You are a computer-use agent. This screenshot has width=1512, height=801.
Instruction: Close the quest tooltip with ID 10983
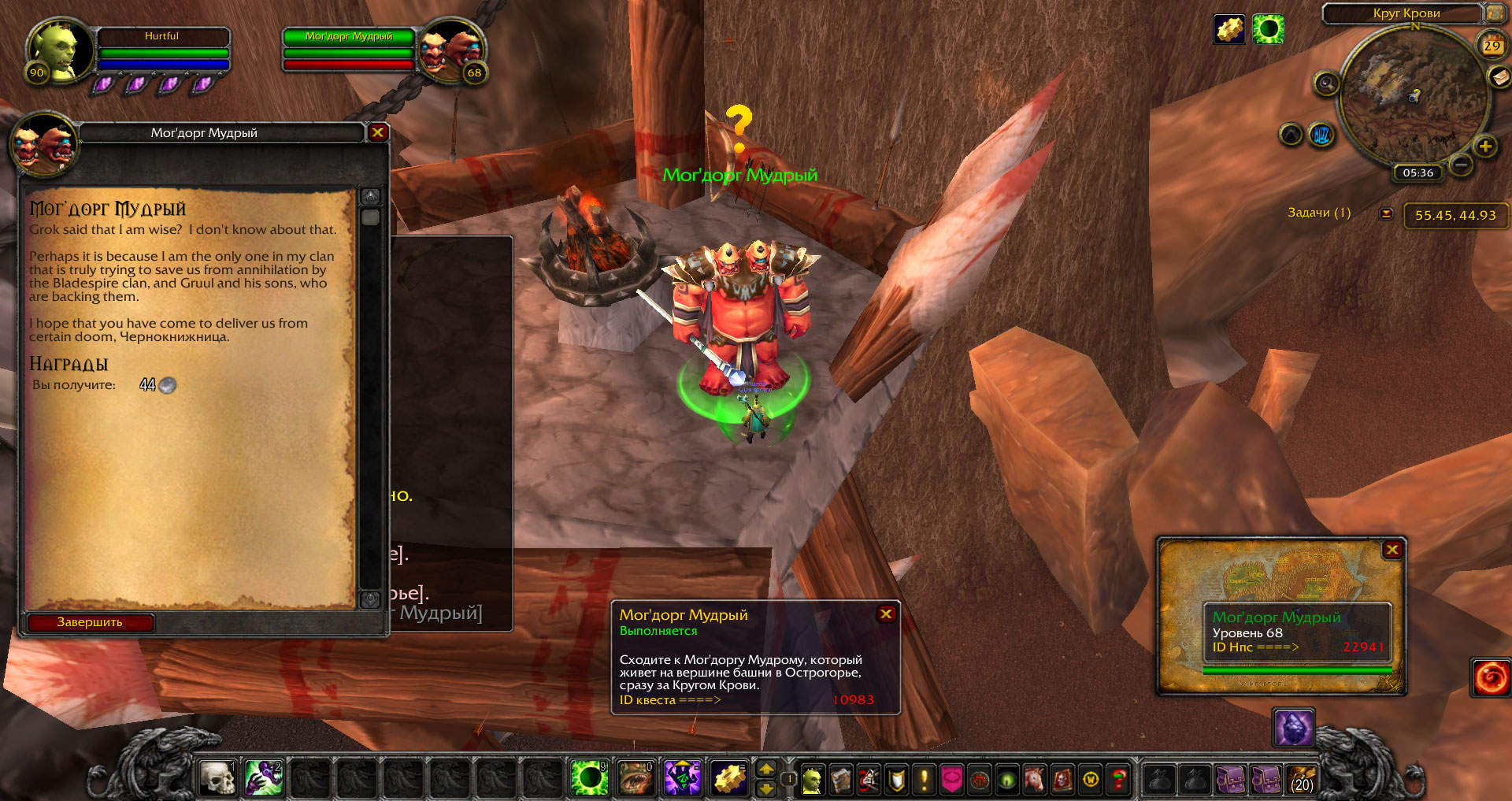(886, 614)
